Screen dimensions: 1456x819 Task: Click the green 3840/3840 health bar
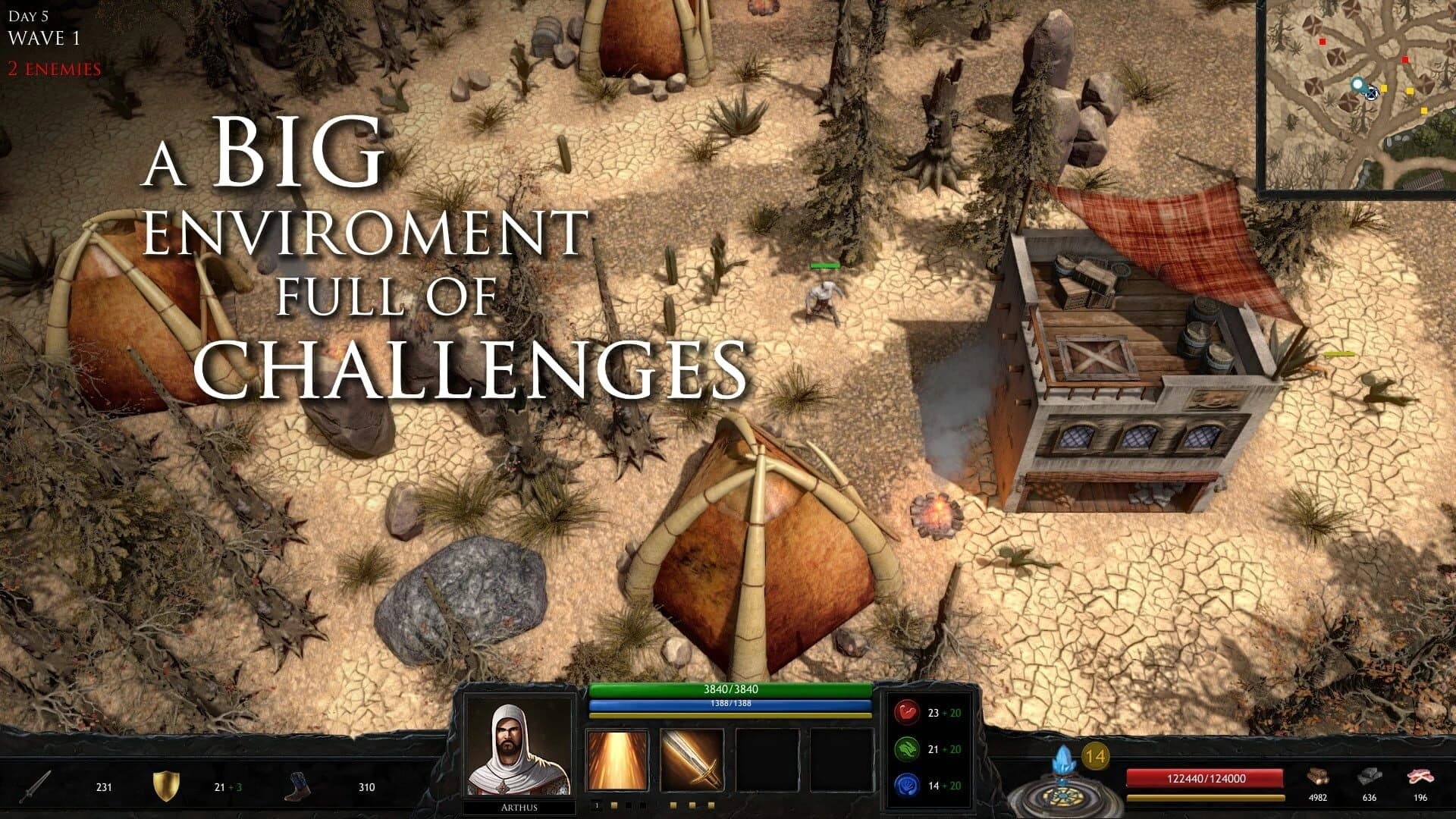coord(732,692)
